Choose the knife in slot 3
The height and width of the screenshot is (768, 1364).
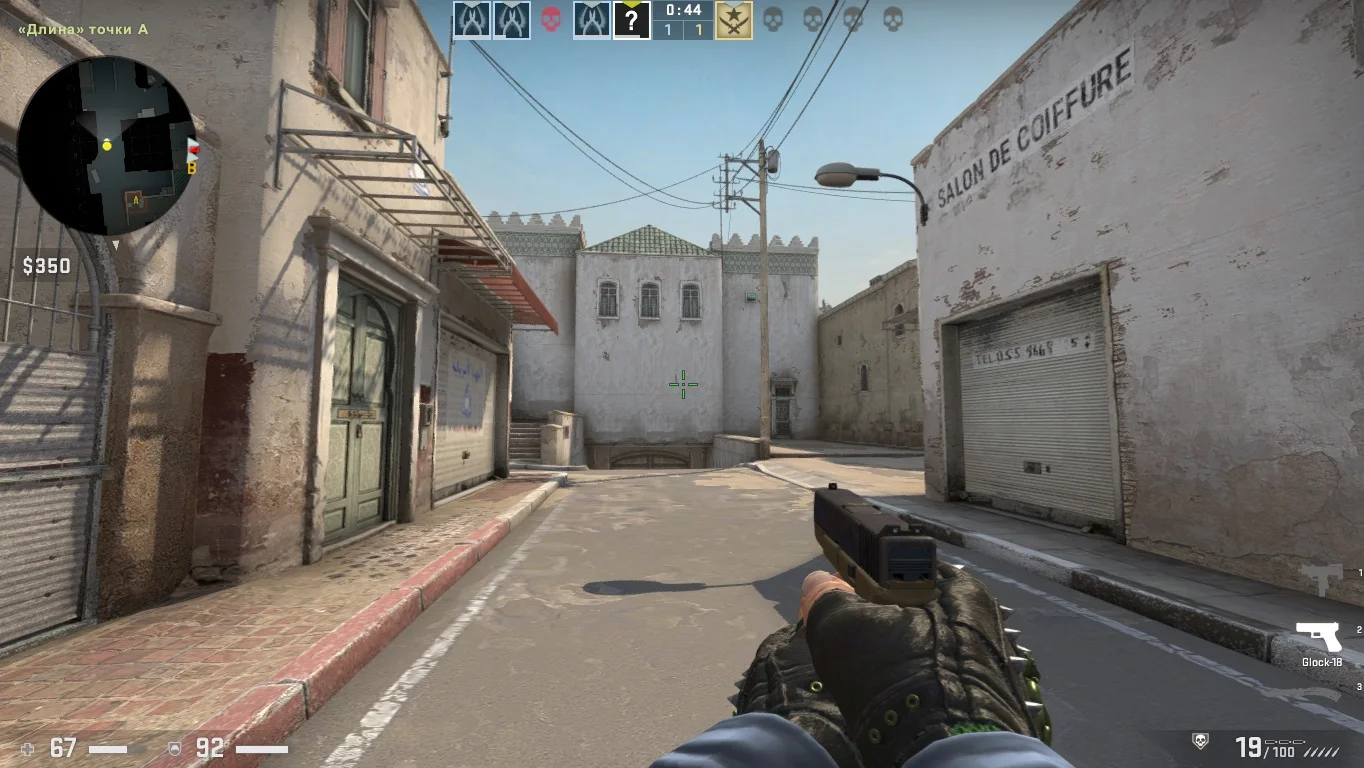tap(1322, 690)
